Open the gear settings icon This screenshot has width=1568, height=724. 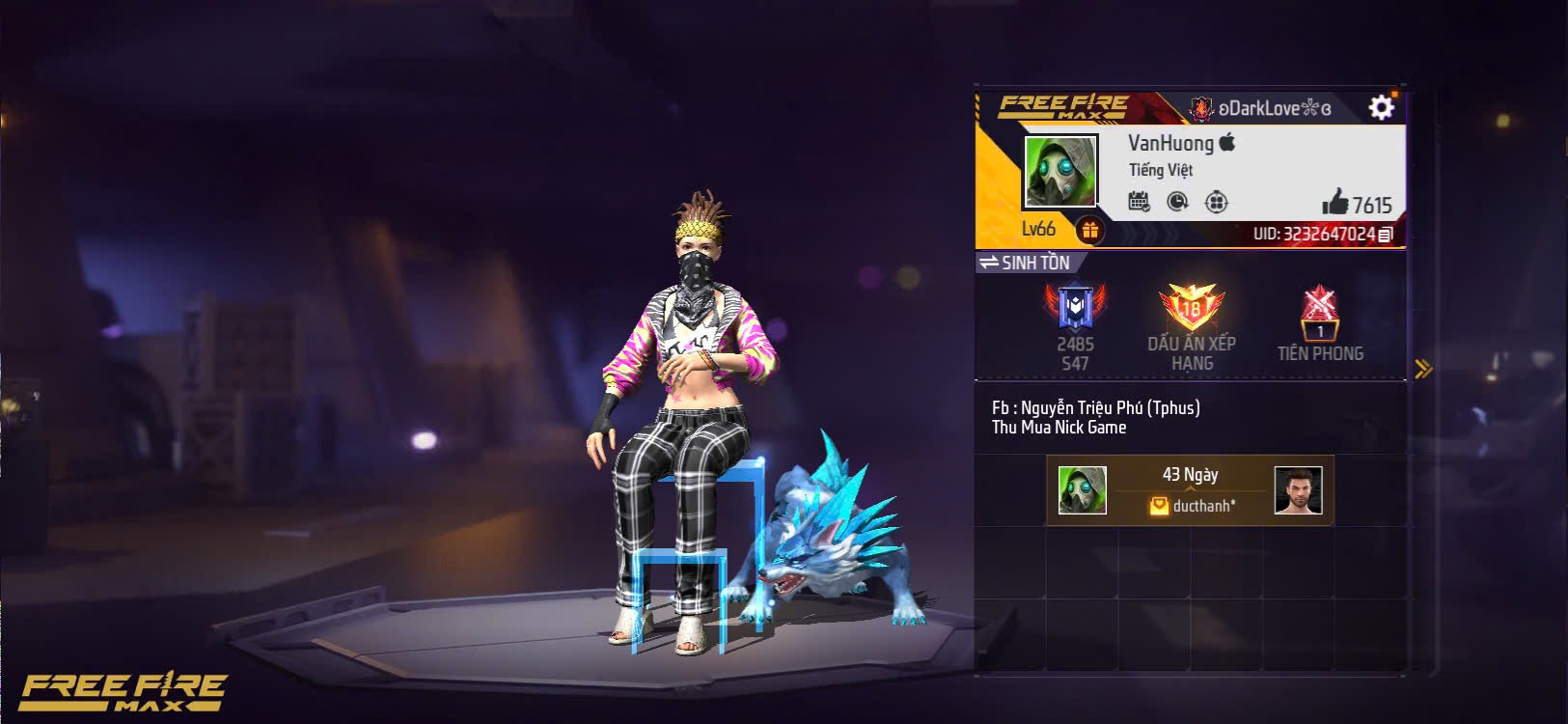pyautogui.click(x=1382, y=107)
